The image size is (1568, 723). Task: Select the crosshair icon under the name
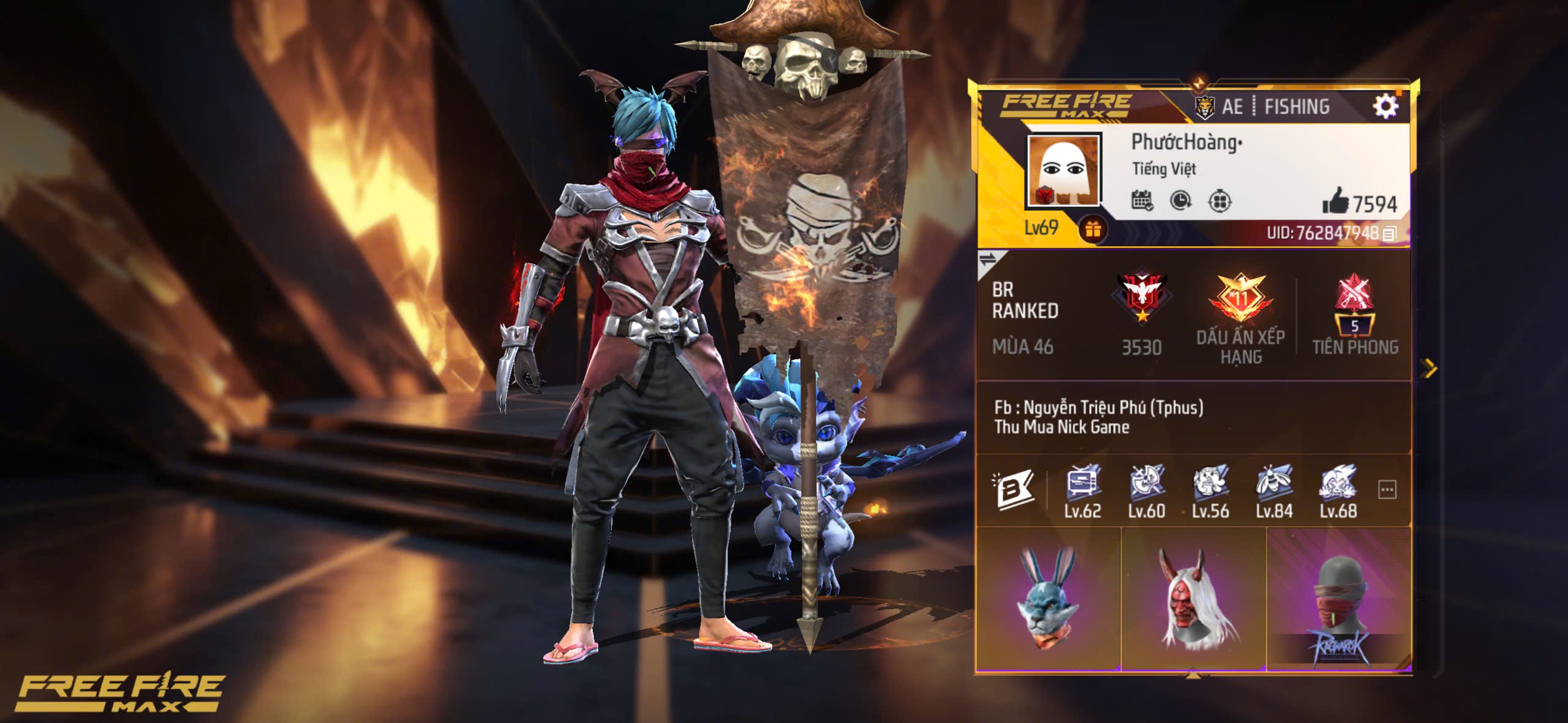point(1219,201)
